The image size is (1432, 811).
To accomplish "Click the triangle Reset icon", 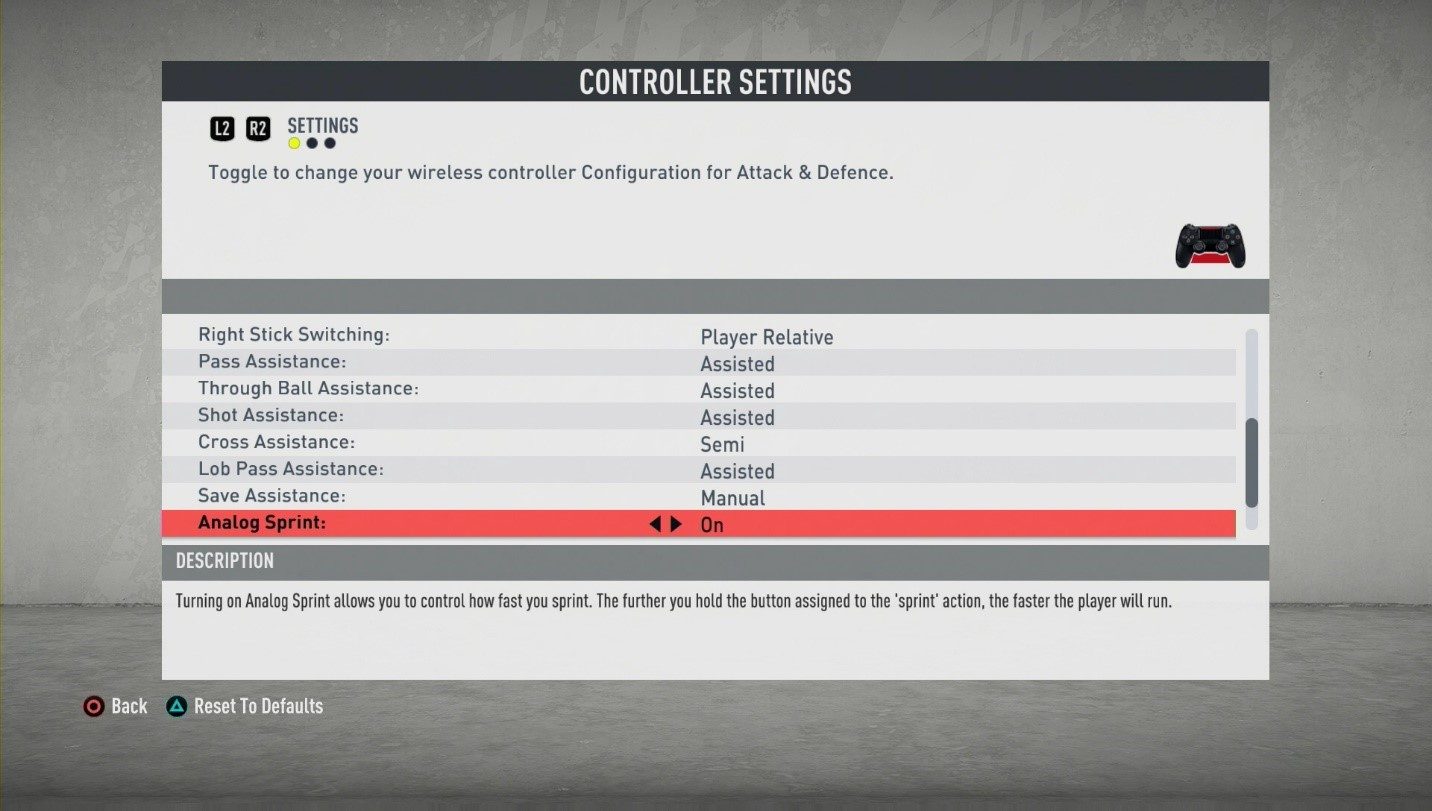I will (176, 706).
